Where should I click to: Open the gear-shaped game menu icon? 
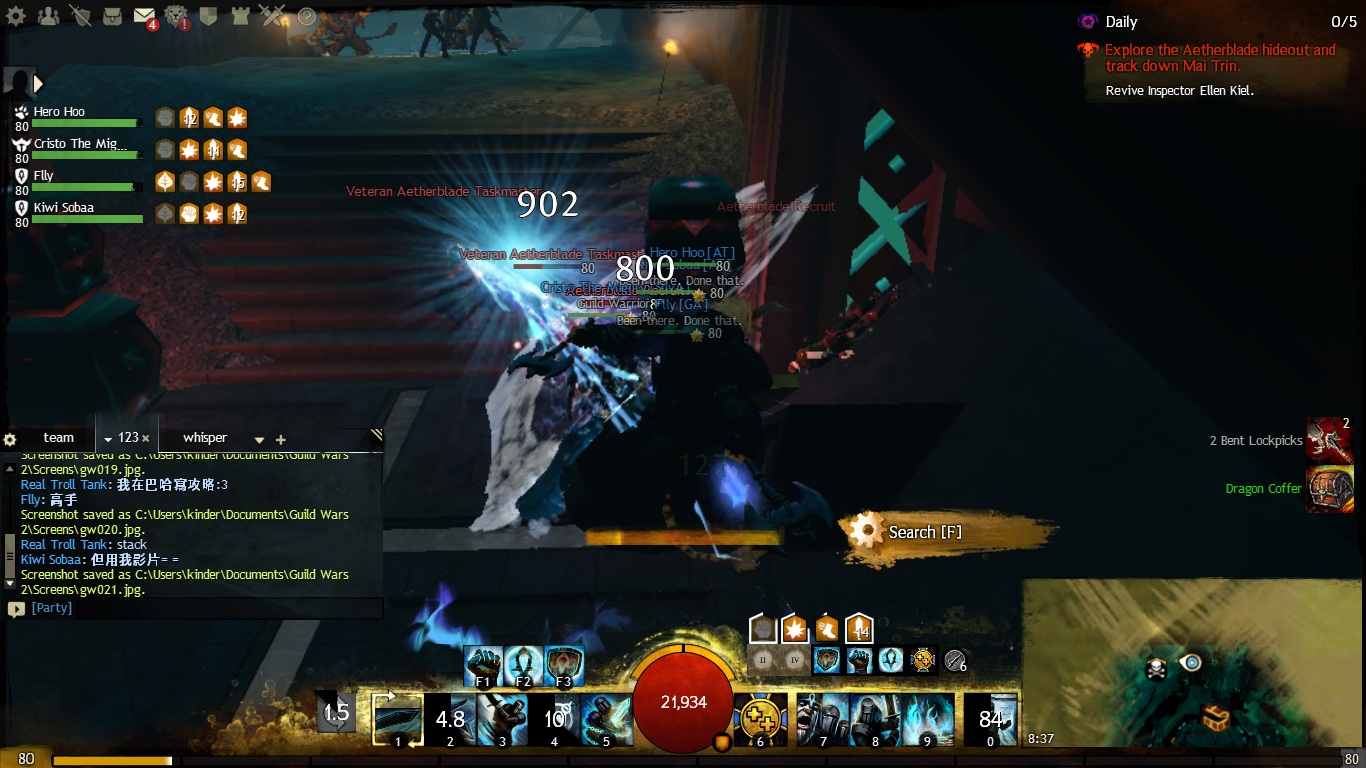tap(16, 16)
